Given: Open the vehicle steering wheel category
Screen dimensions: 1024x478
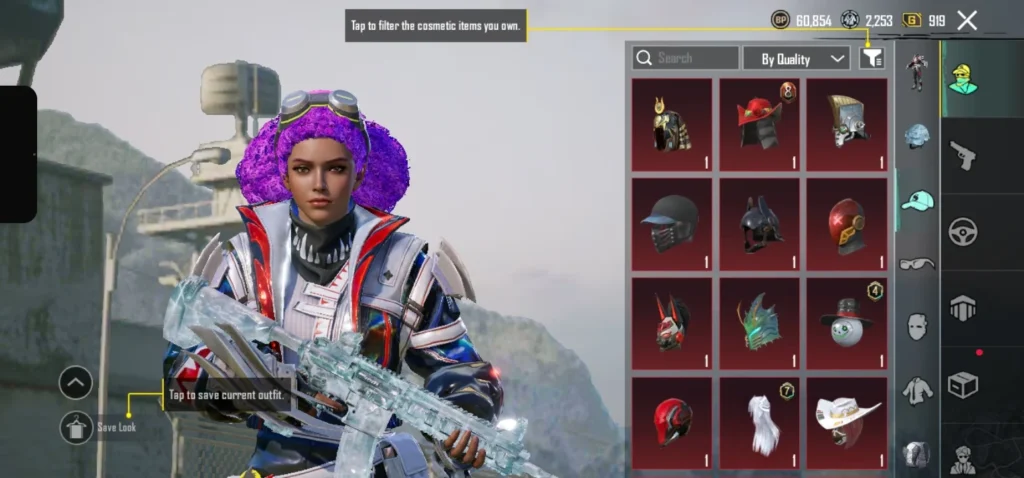Looking at the screenshot, I should coord(963,230).
